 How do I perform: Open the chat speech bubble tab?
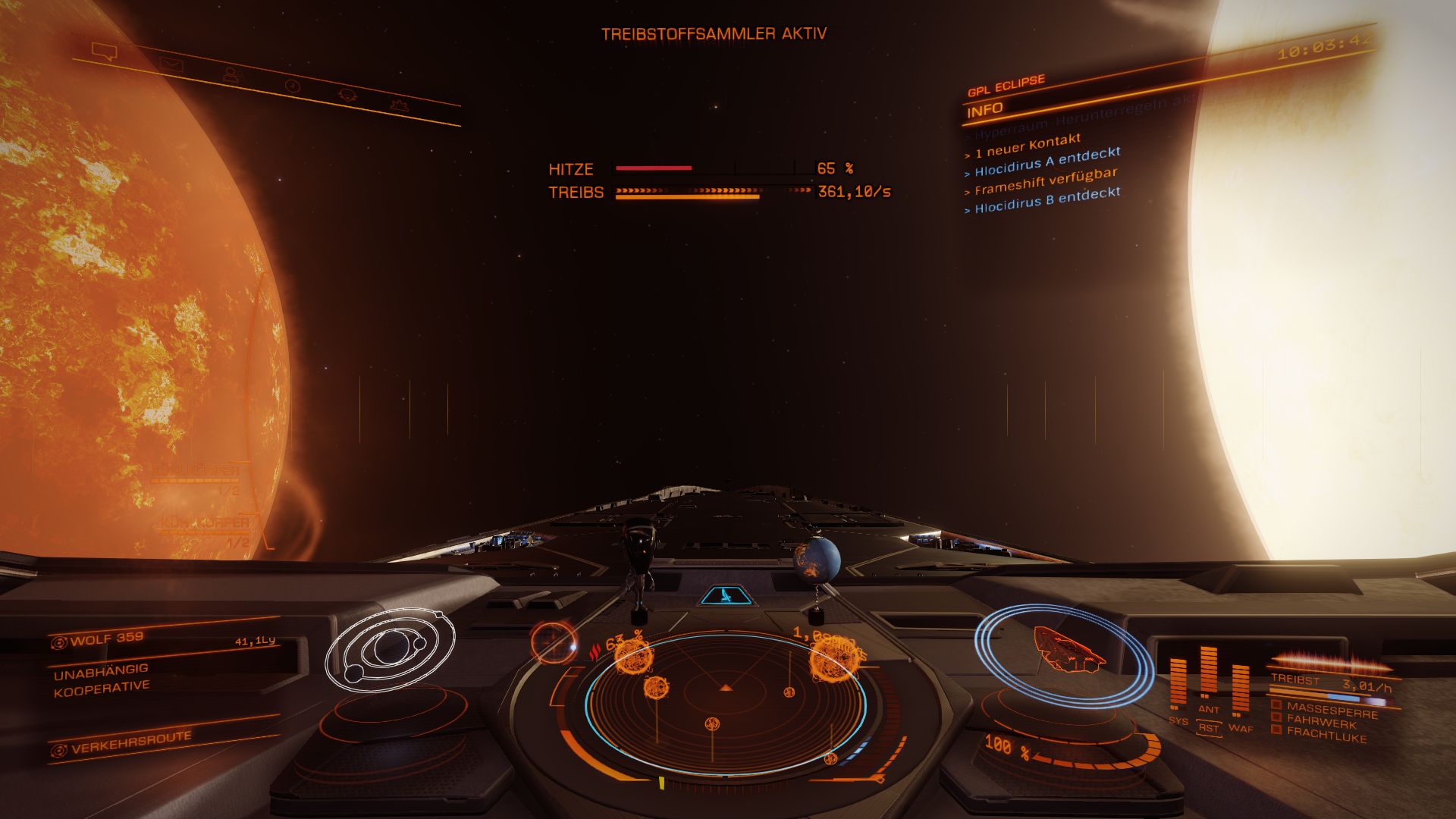click(x=104, y=52)
